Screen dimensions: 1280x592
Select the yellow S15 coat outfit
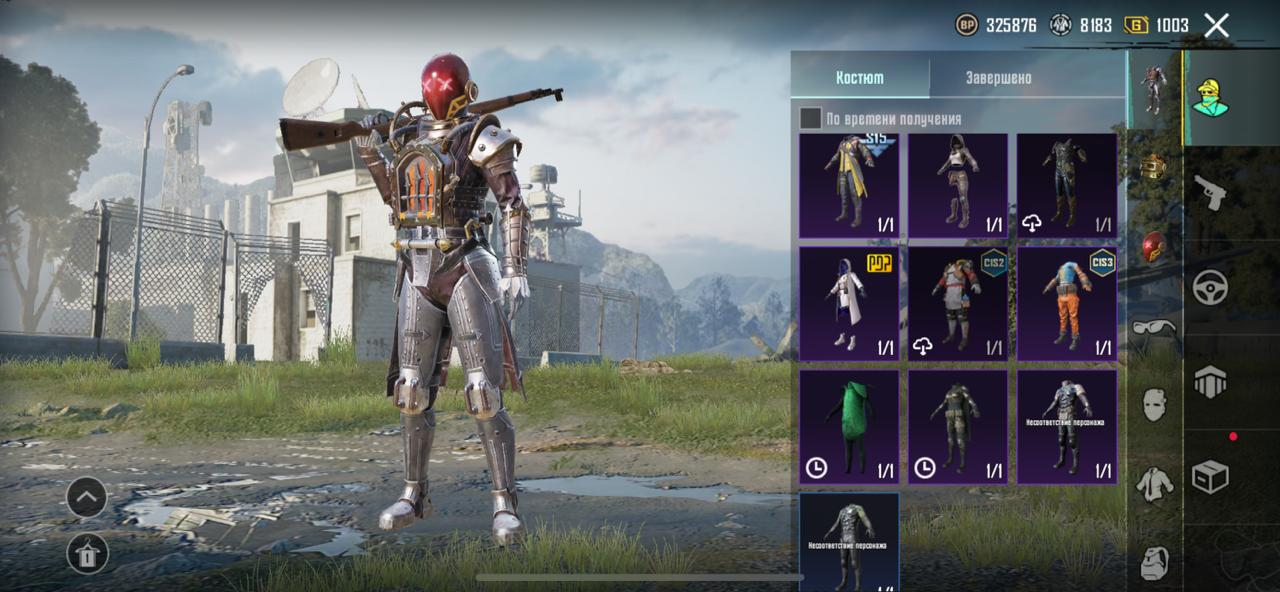(849, 186)
